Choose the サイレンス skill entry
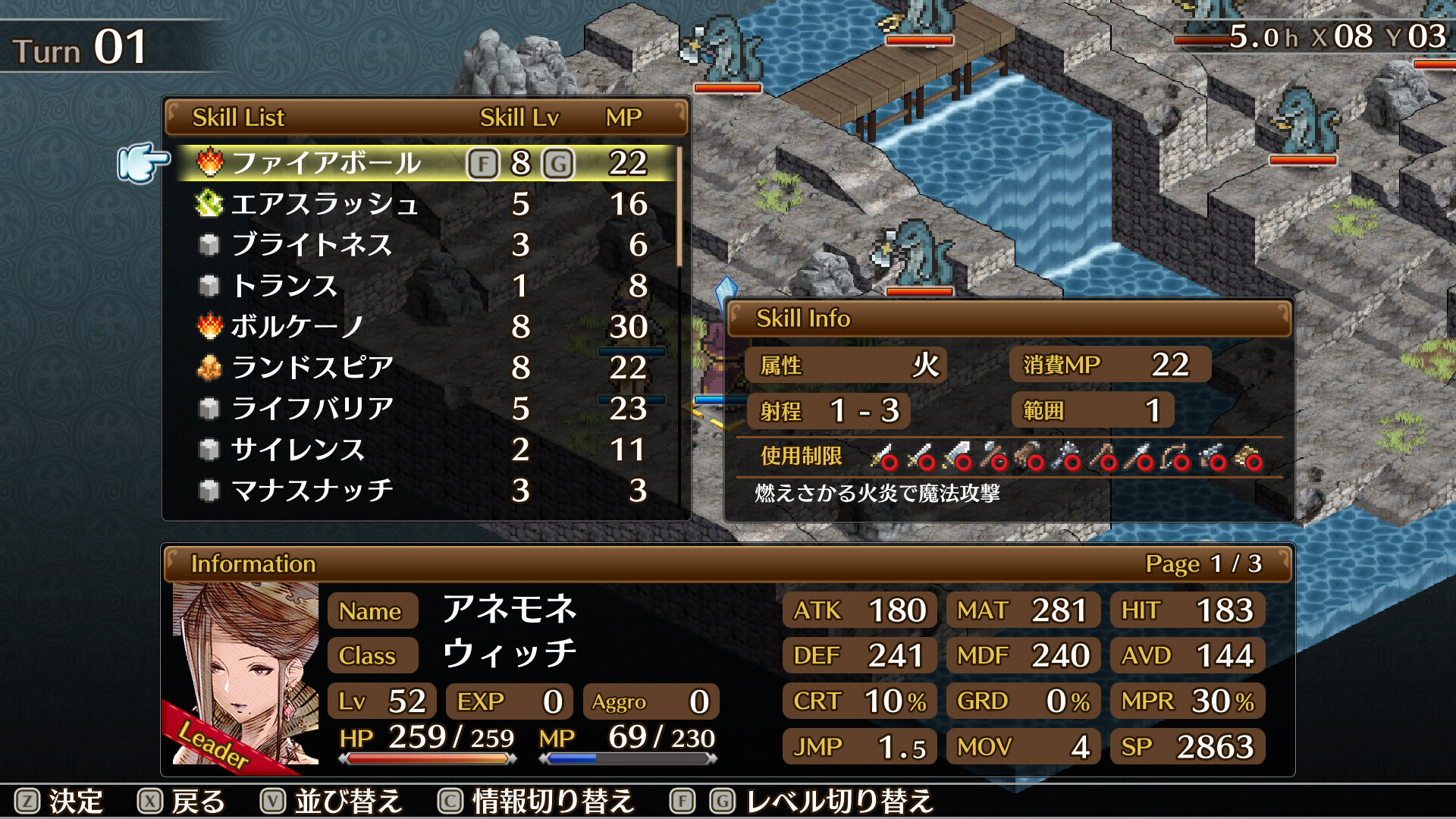1456x819 pixels. (297, 450)
